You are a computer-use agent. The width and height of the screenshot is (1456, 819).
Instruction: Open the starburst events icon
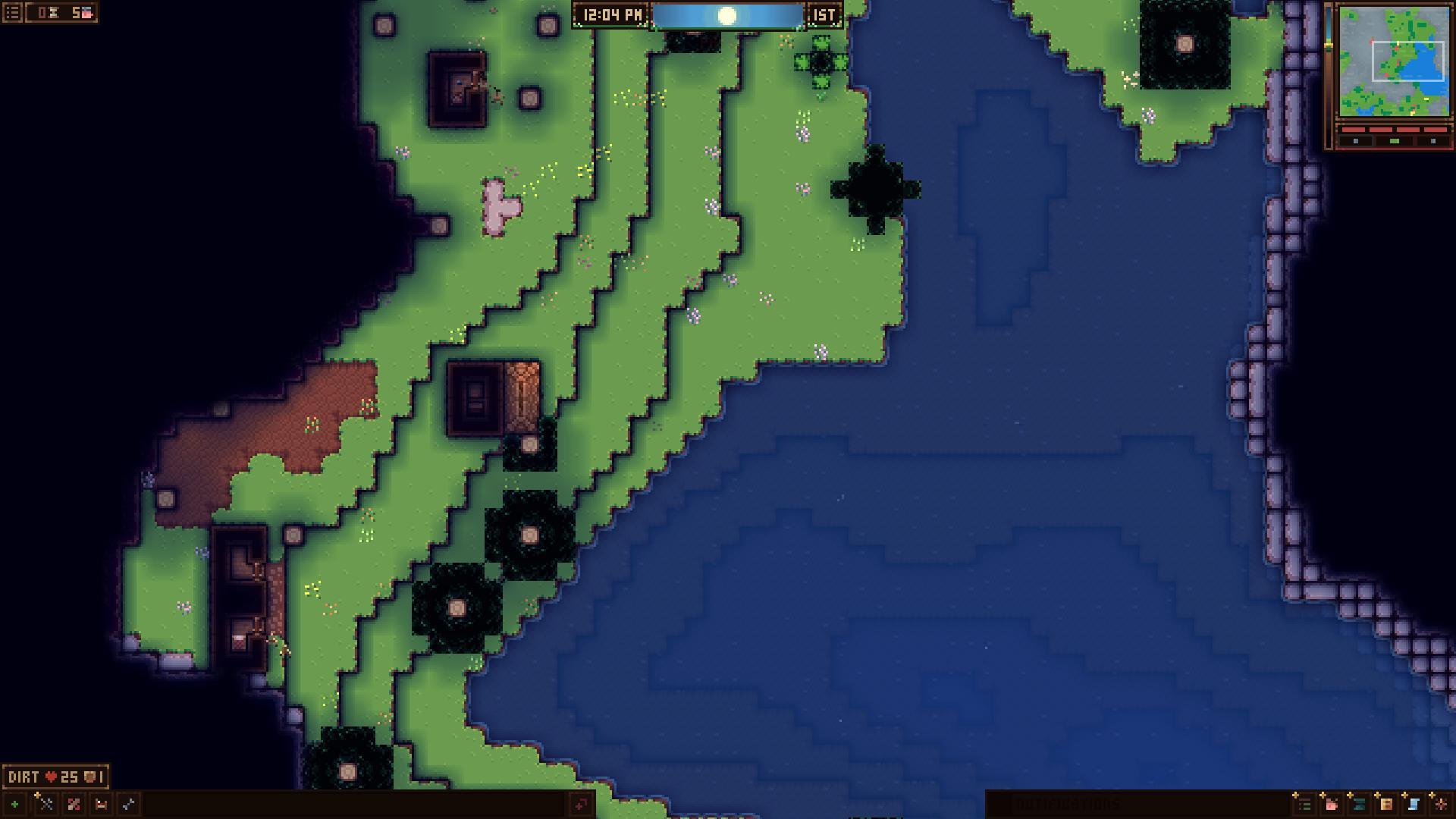click(1439, 805)
